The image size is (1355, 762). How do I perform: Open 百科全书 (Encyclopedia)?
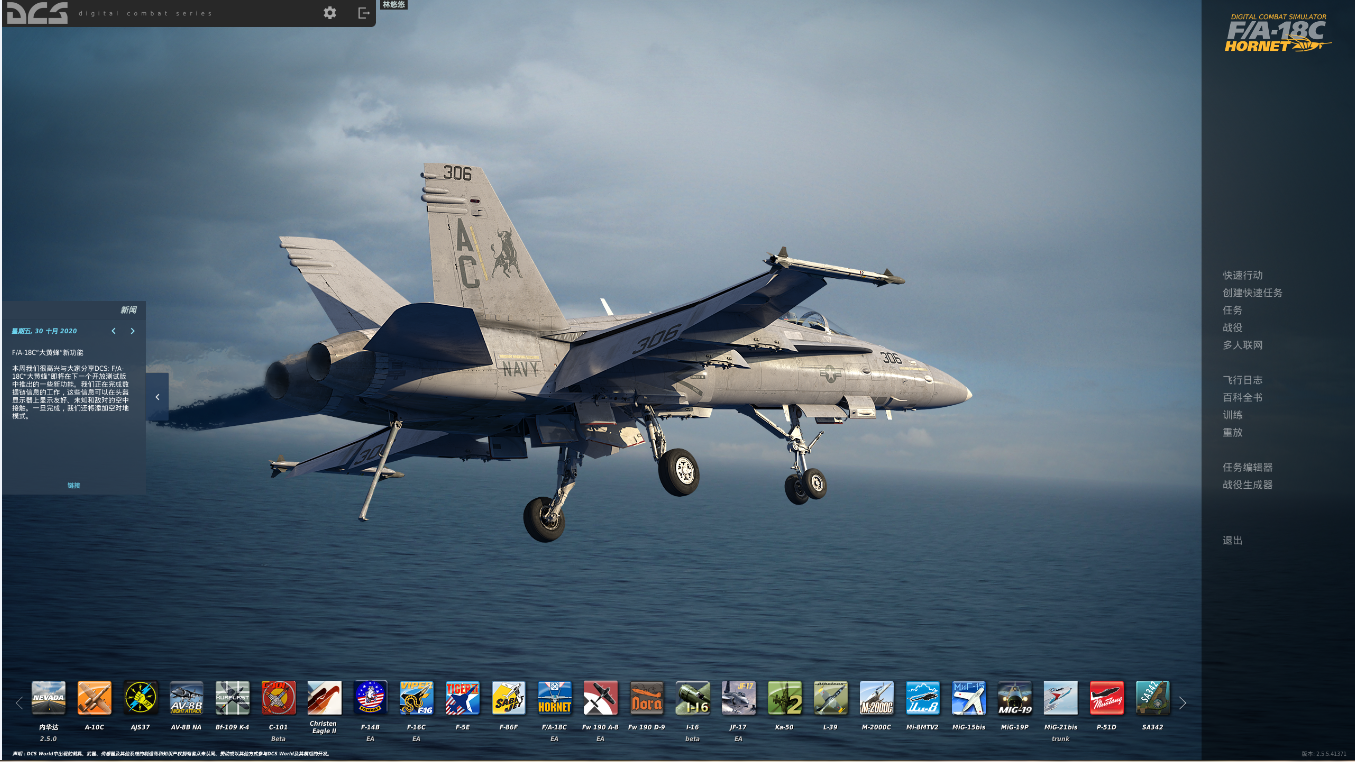coord(1240,397)
